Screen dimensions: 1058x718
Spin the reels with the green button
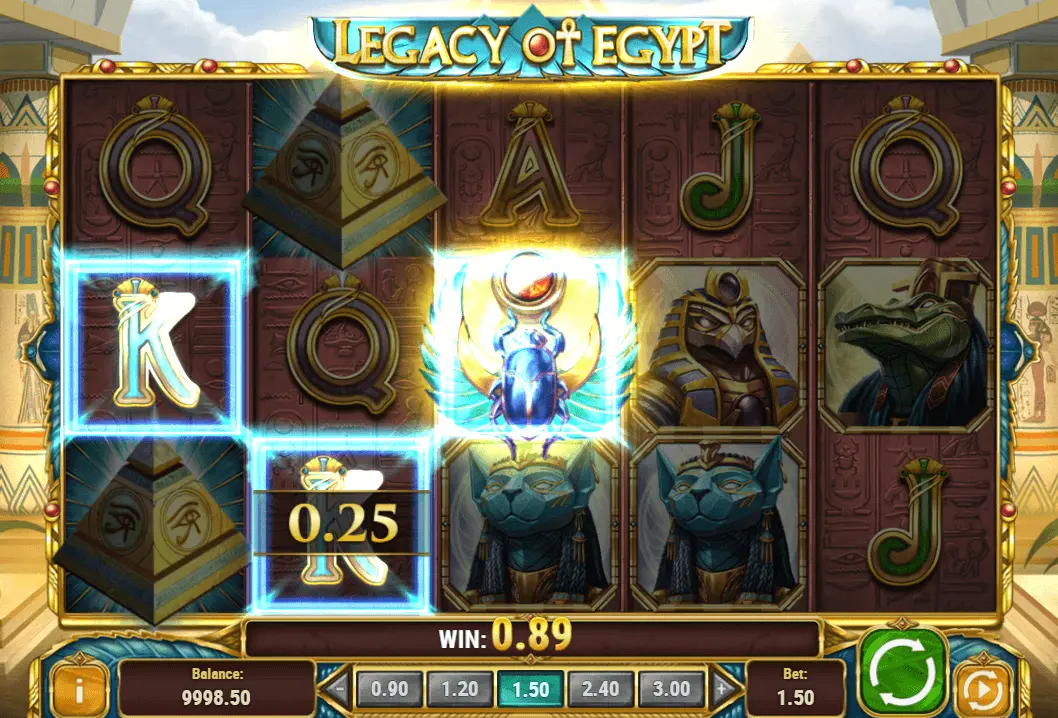tap(902, 672)
